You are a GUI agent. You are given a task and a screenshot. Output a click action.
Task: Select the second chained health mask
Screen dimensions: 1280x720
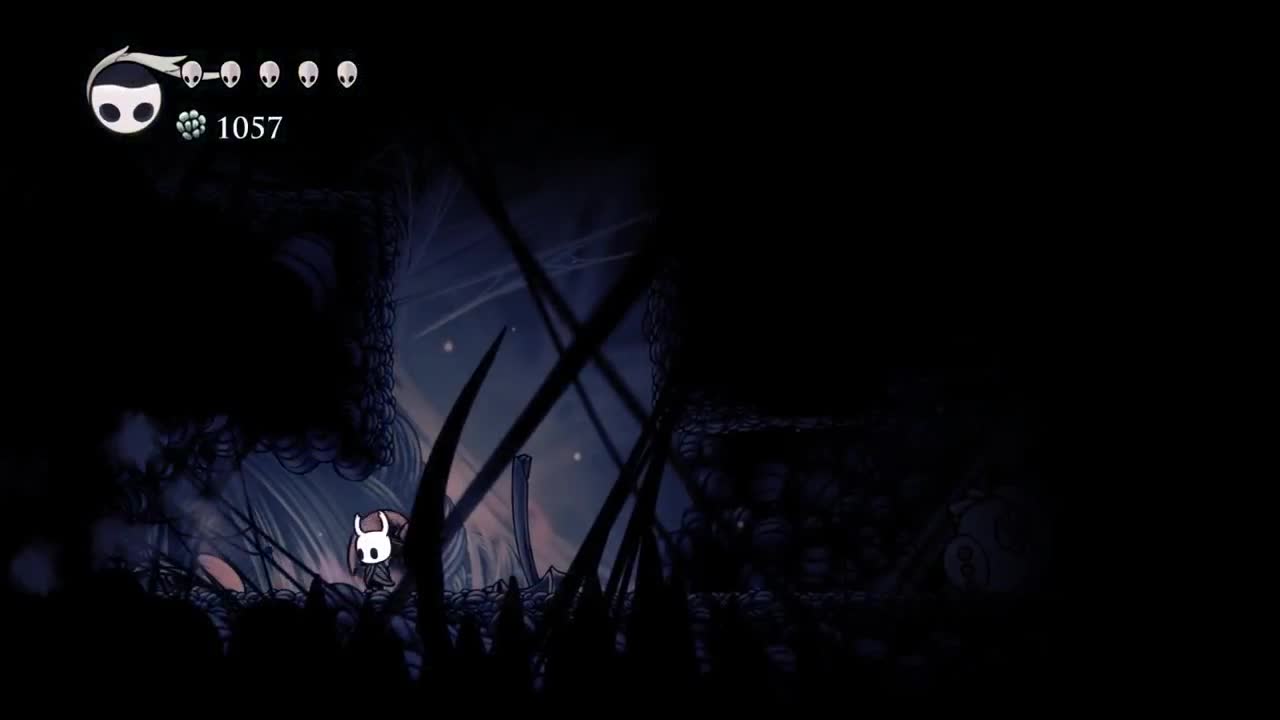pyautogui.click(x=231, y=72)
